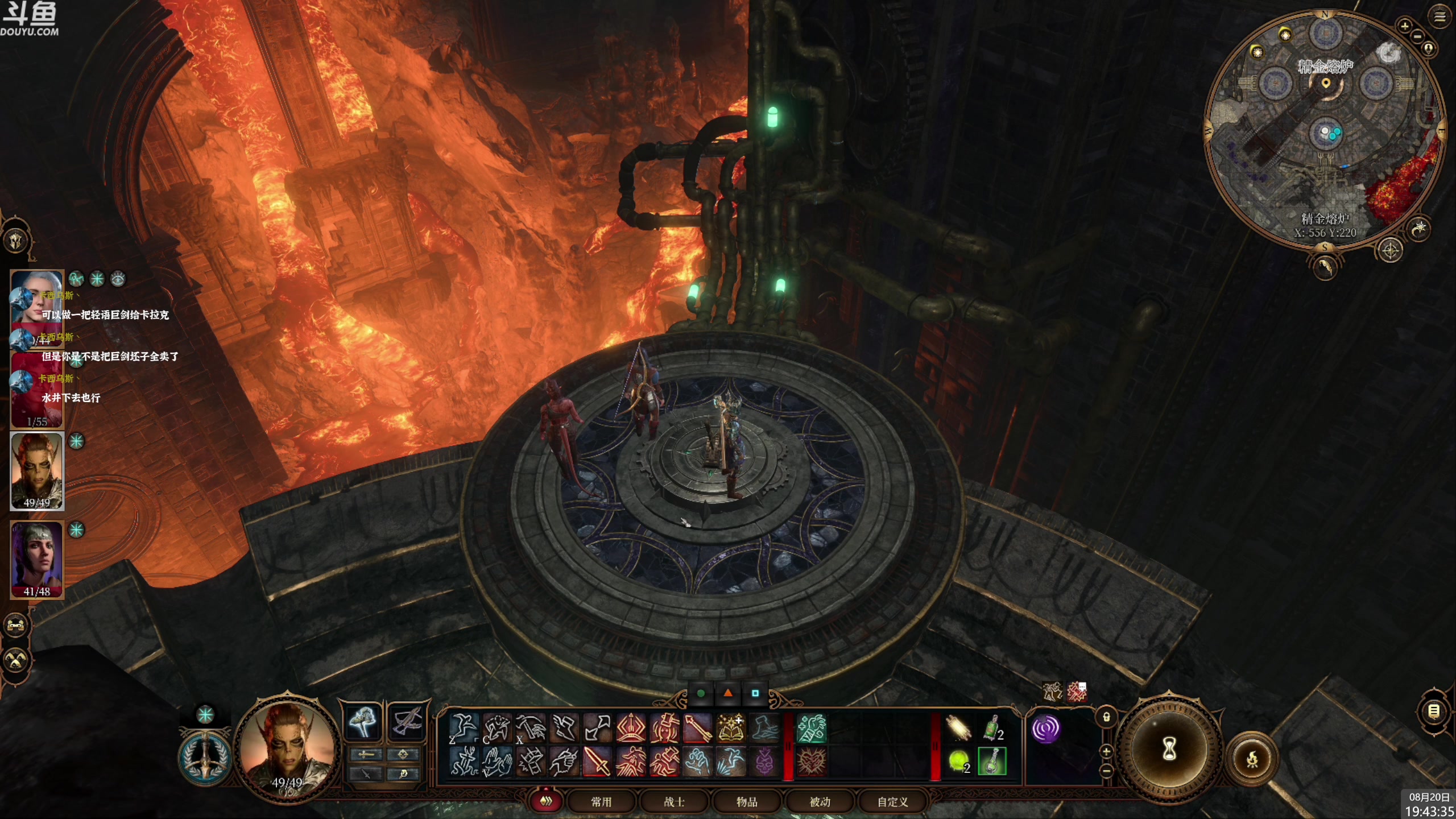Use the scroll item in the hotbar

click(958, 729)
